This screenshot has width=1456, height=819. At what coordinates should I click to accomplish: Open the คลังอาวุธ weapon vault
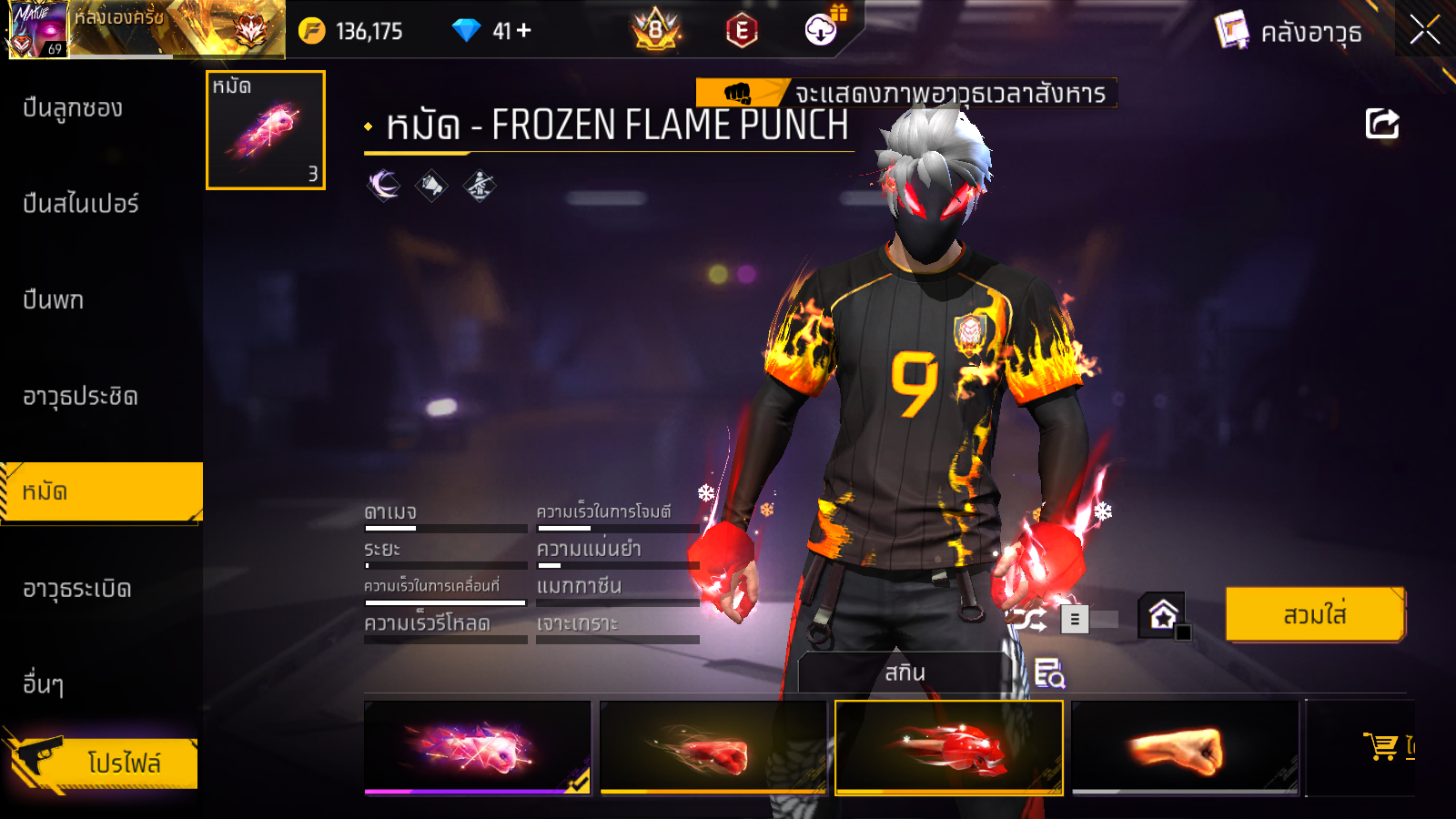point(1289,32)
